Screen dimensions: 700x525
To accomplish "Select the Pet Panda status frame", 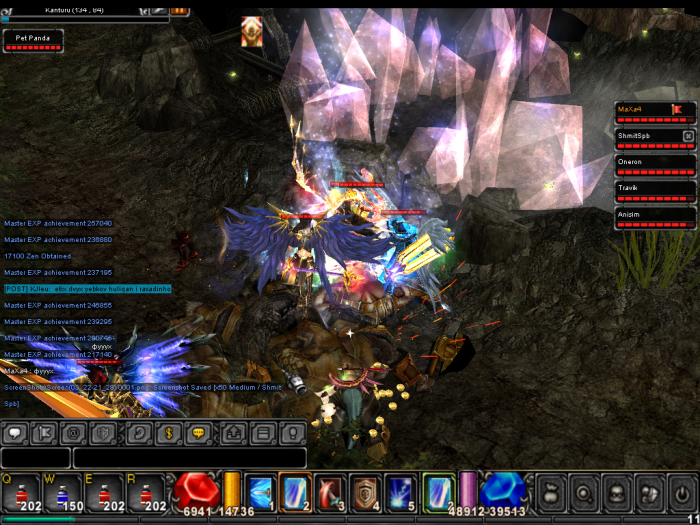I will (33, 40).
